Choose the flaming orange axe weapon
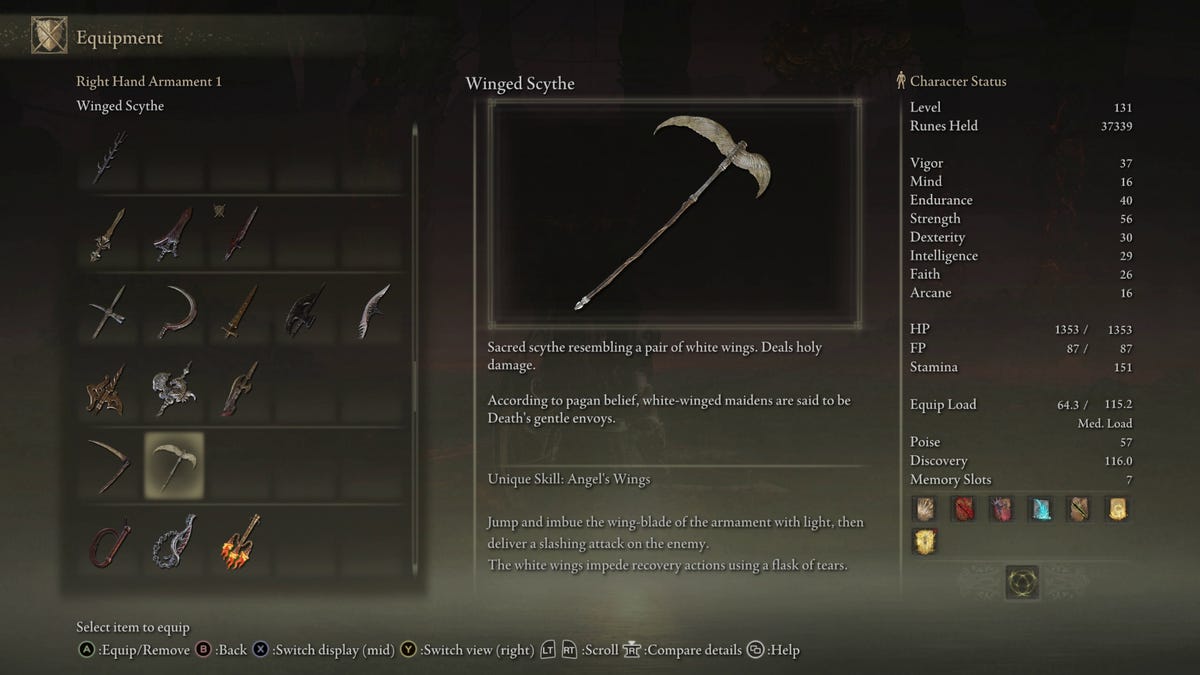The image size is (1200, 675). [241, 541]
